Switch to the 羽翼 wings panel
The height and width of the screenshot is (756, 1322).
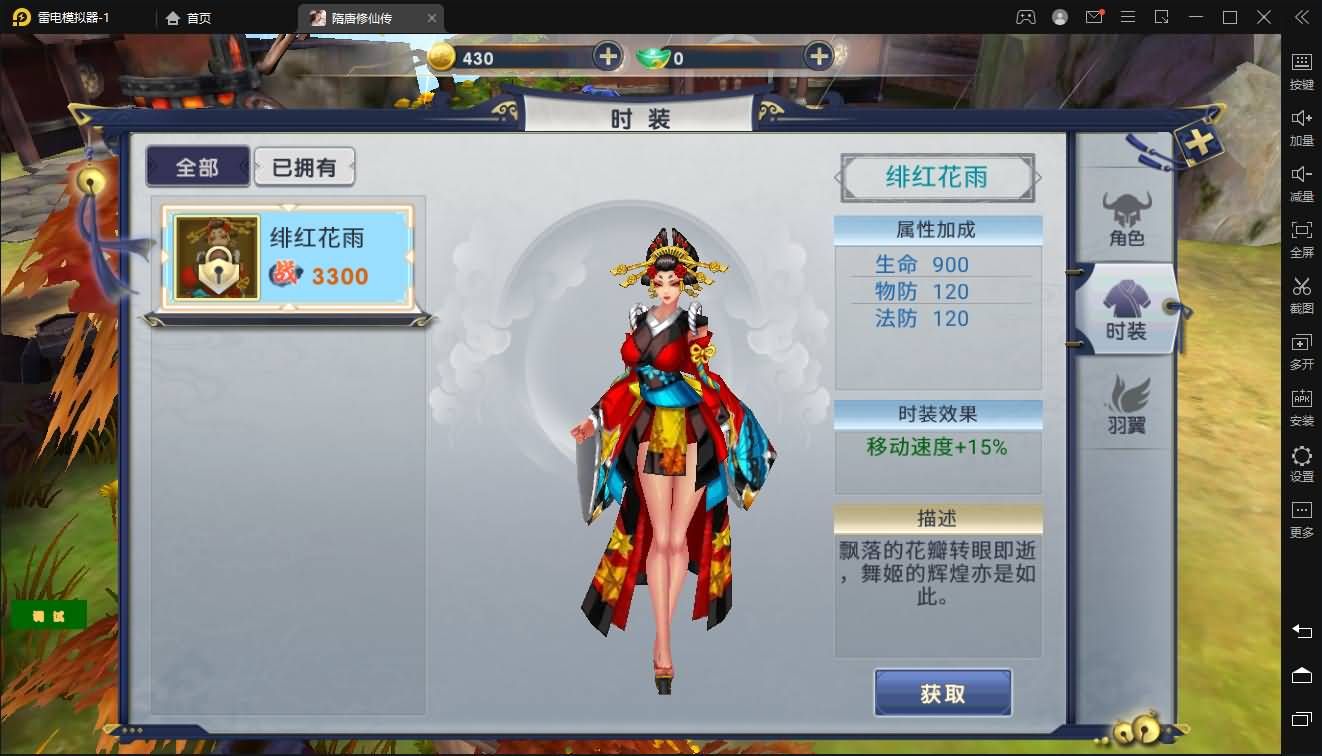click(1126, 405)
